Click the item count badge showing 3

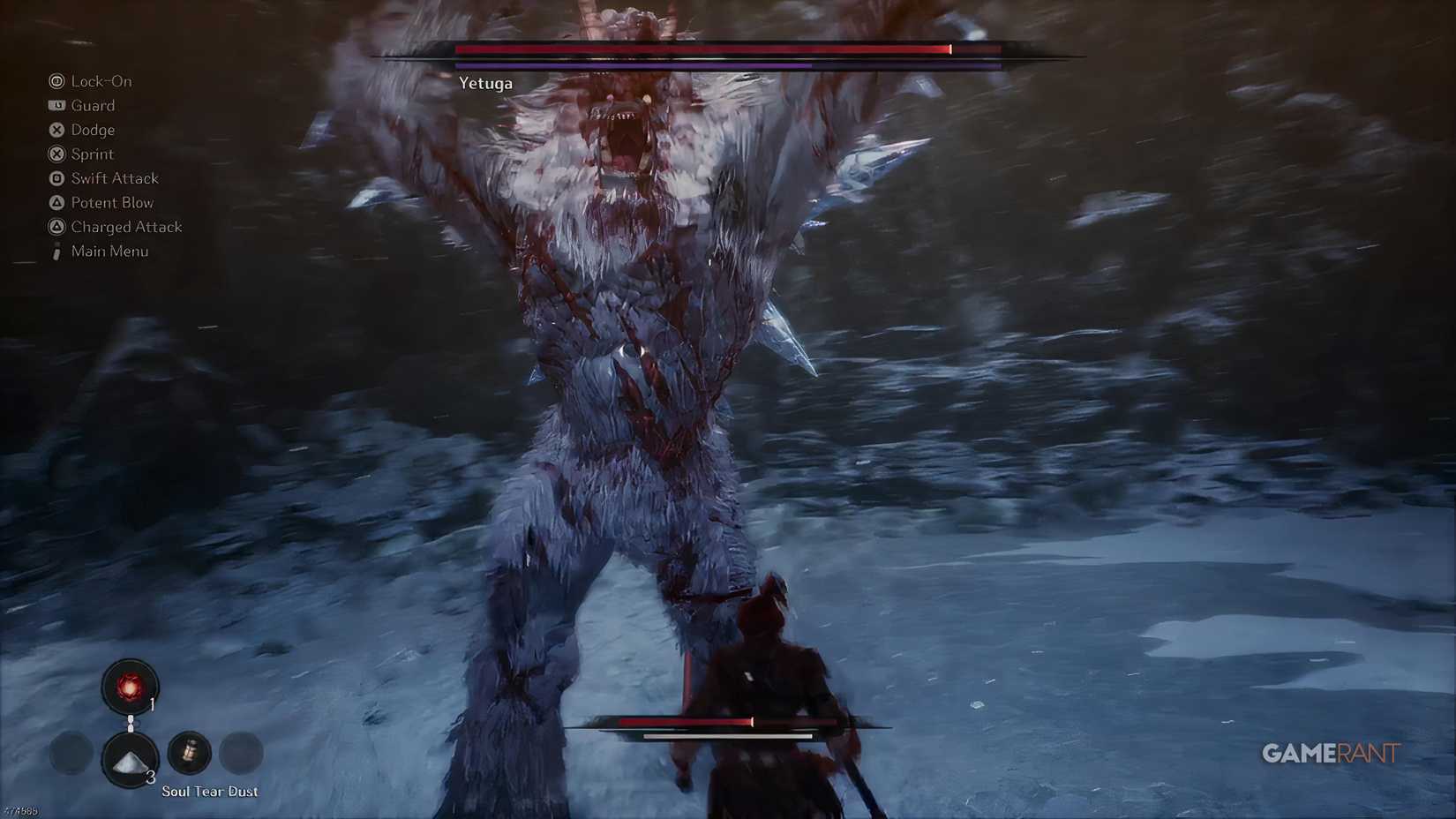point(151,777)
